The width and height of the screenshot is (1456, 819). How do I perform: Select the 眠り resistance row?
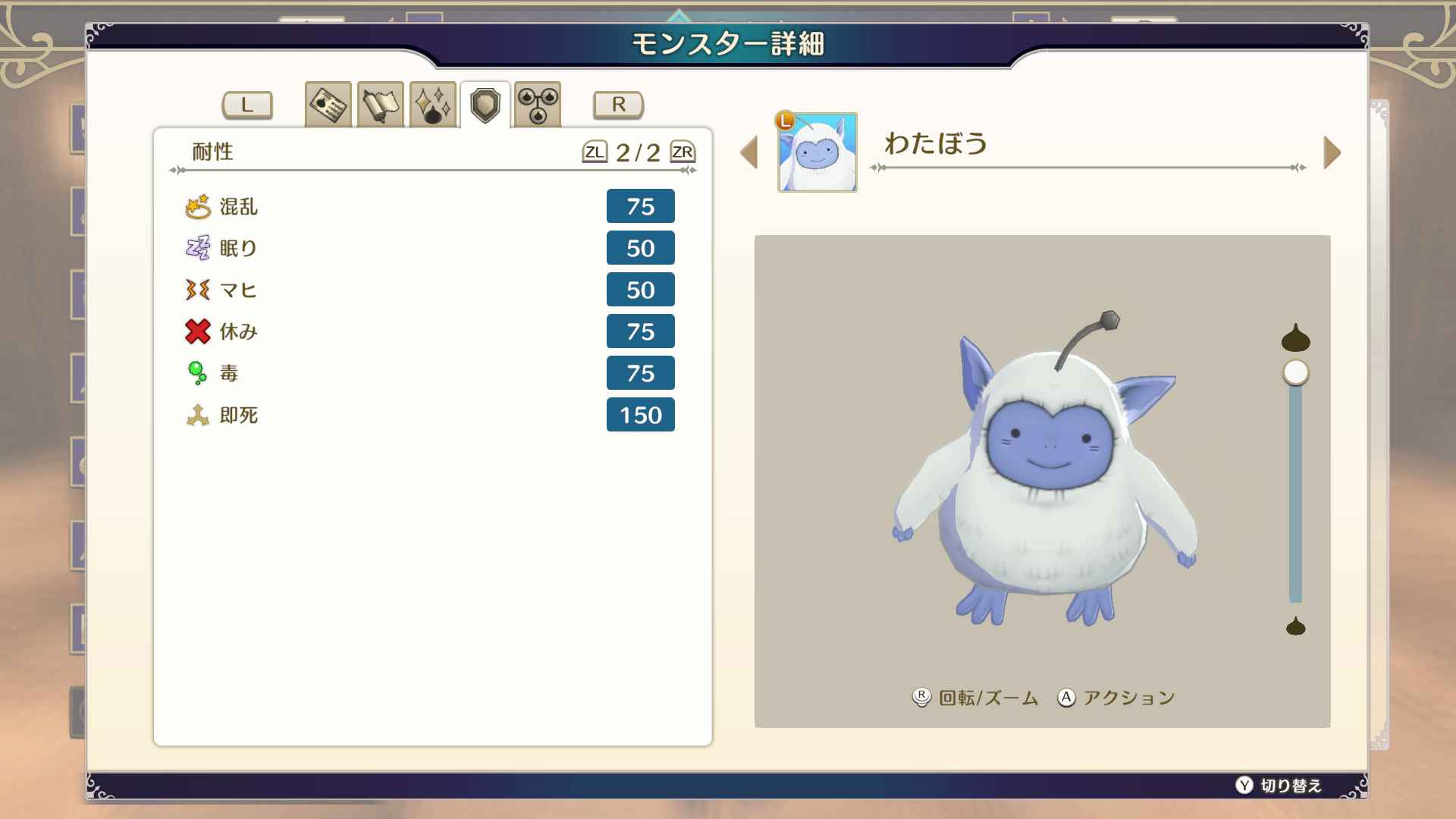[x=429, y=248]
